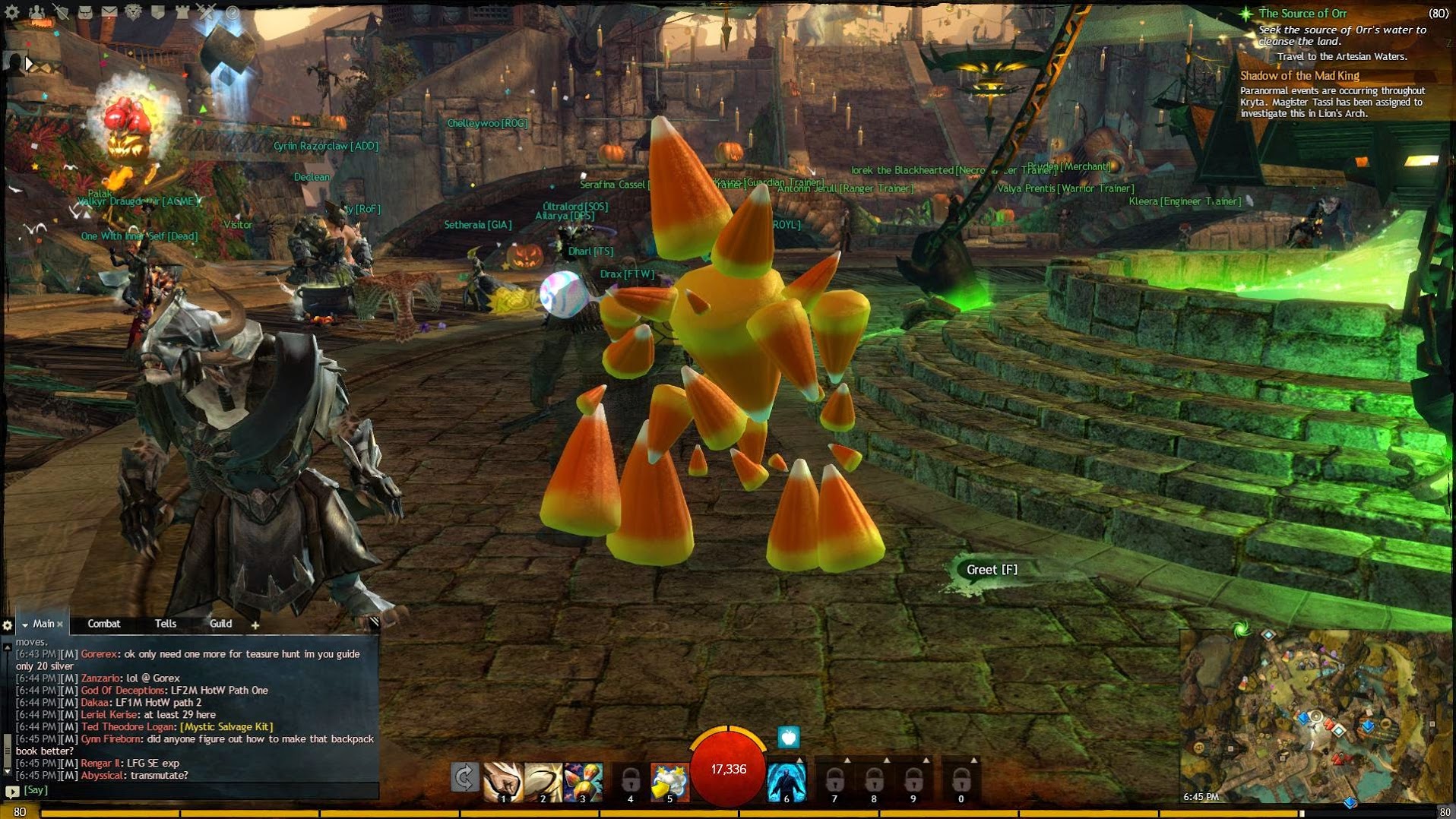Open the mail envelope icon
Screen dimensions: 1456x819
pos(109,12)
